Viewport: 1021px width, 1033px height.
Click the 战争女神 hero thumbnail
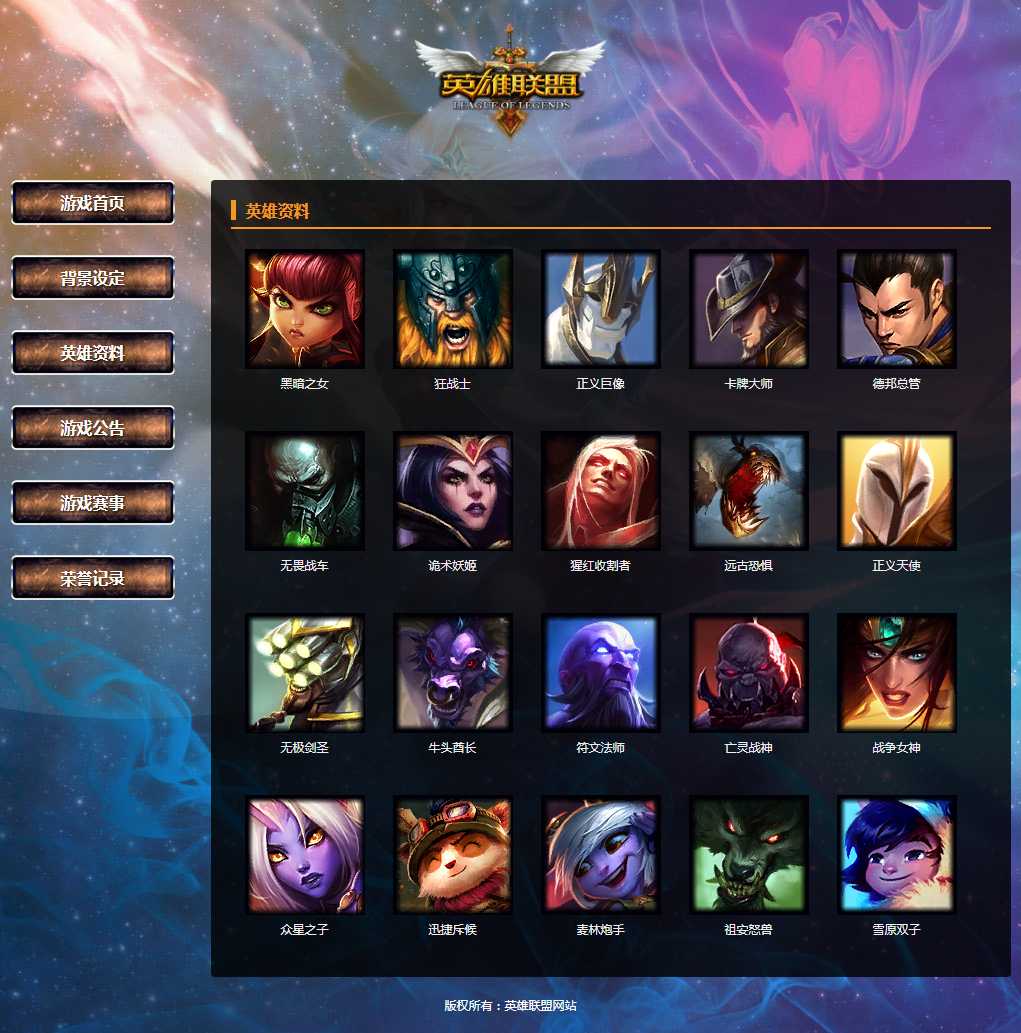pyautogui.click(x=897, y=673)
